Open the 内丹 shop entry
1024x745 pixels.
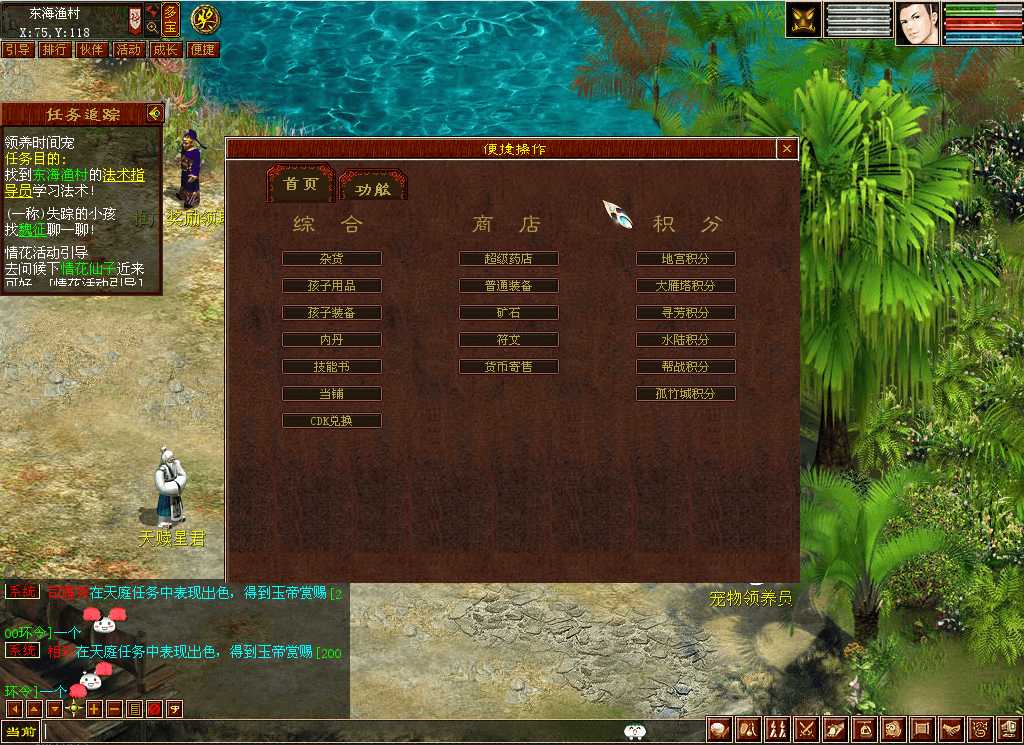332,340
